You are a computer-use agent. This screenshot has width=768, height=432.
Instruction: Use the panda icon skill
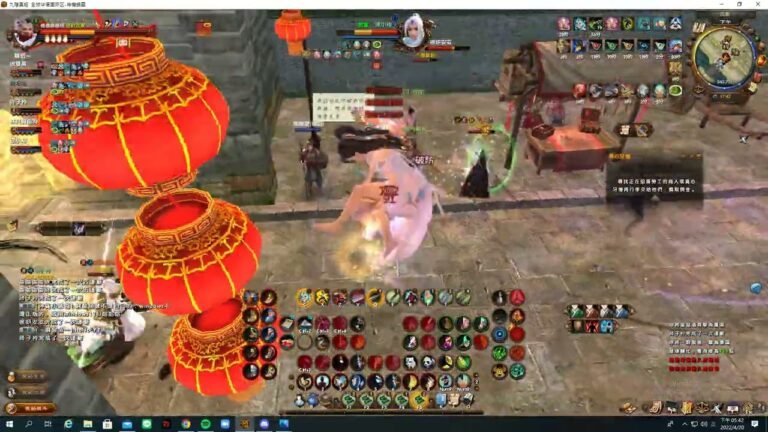(426, 362)
